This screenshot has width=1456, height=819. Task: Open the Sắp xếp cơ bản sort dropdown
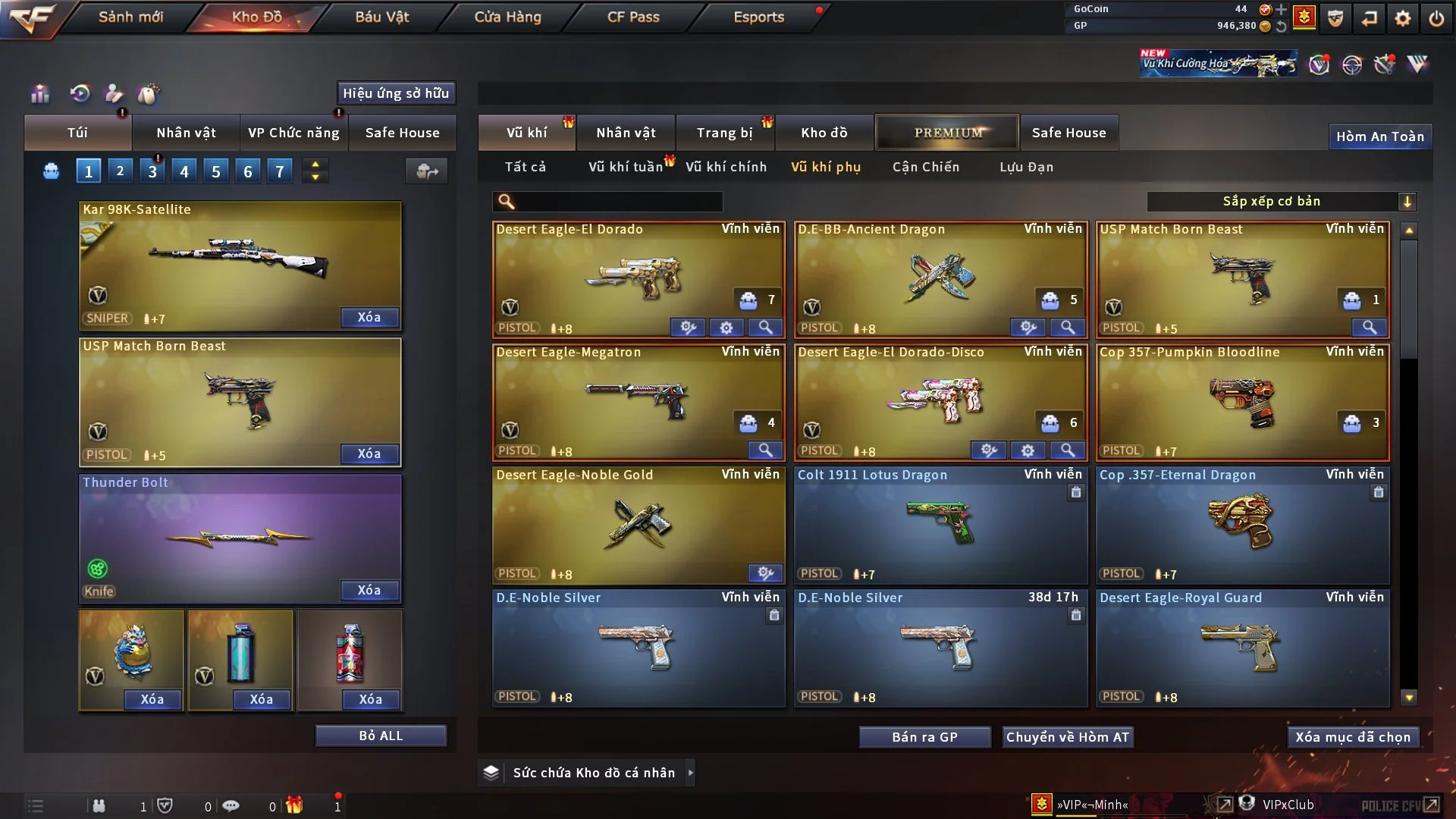click(x=1282, y=201)
